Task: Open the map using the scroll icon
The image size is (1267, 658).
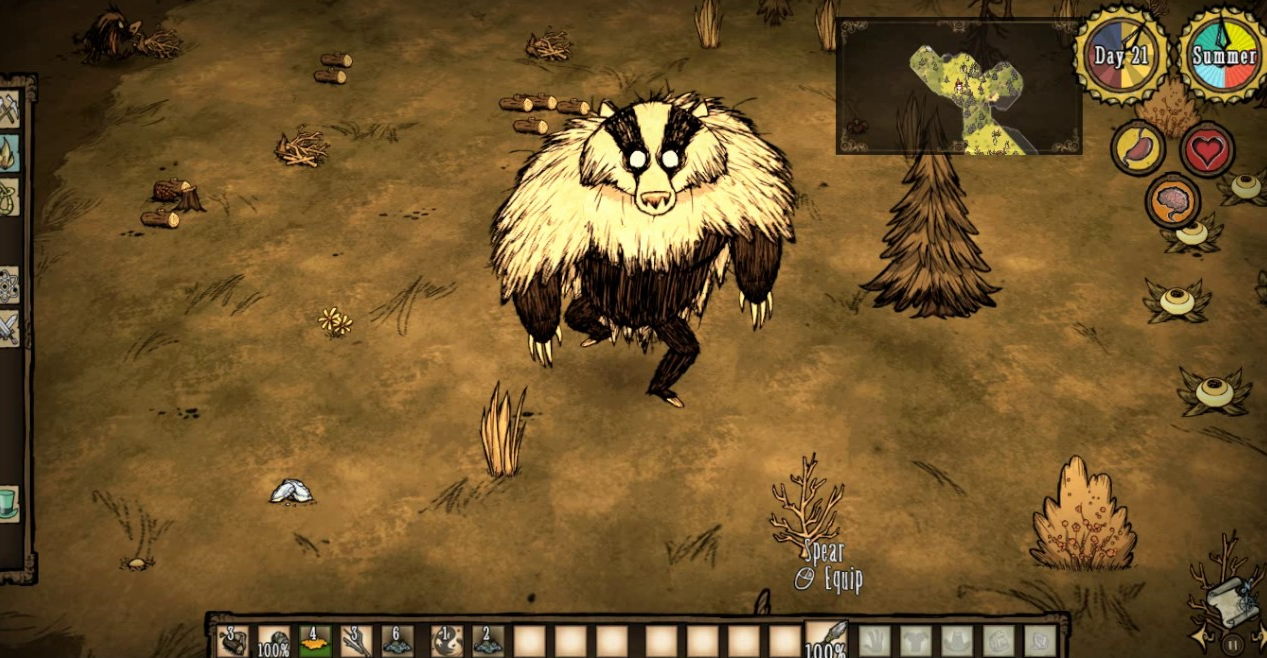Action: click(x=1226, y=601)
